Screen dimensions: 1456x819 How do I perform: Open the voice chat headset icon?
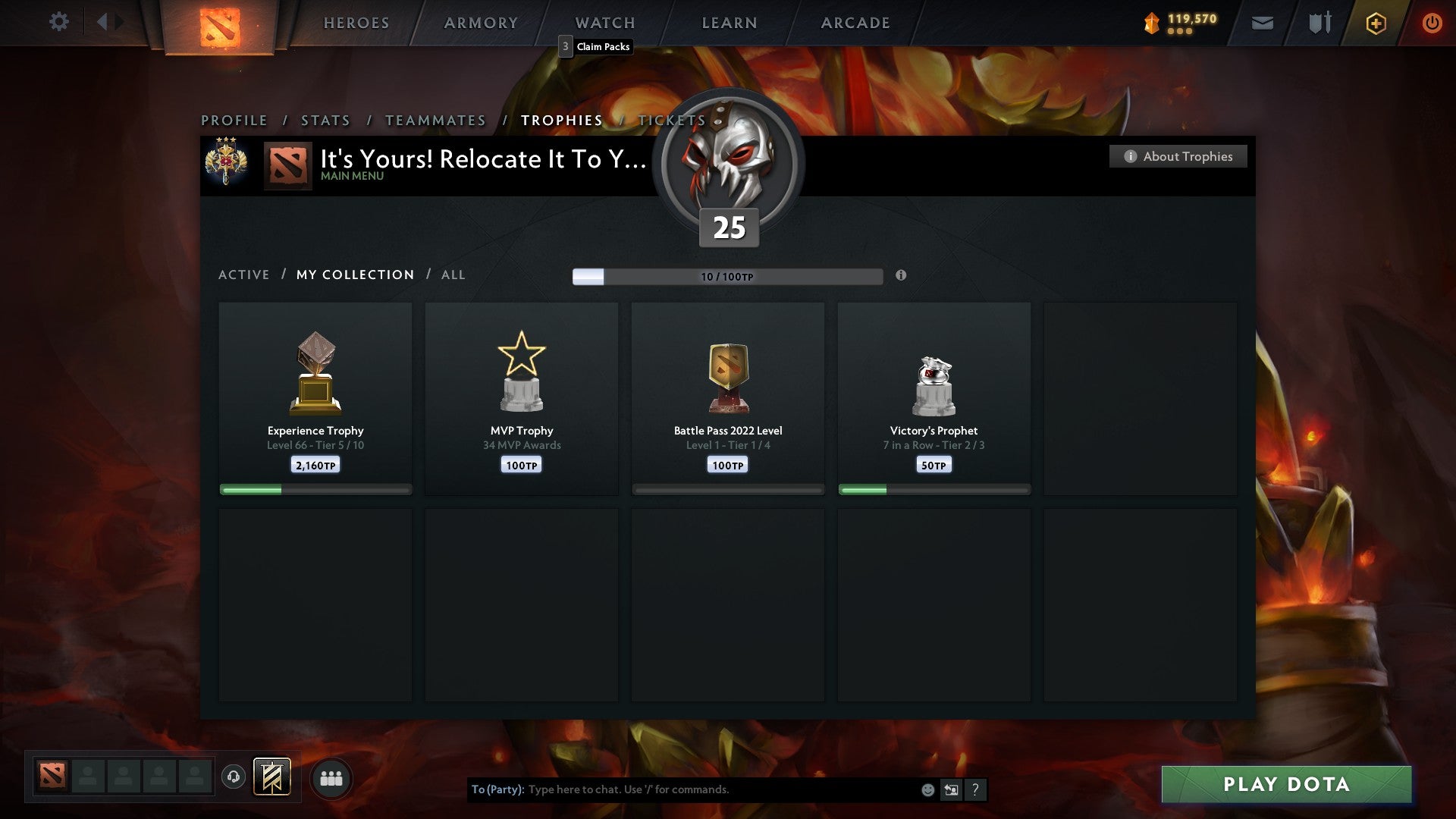[234, 777]
